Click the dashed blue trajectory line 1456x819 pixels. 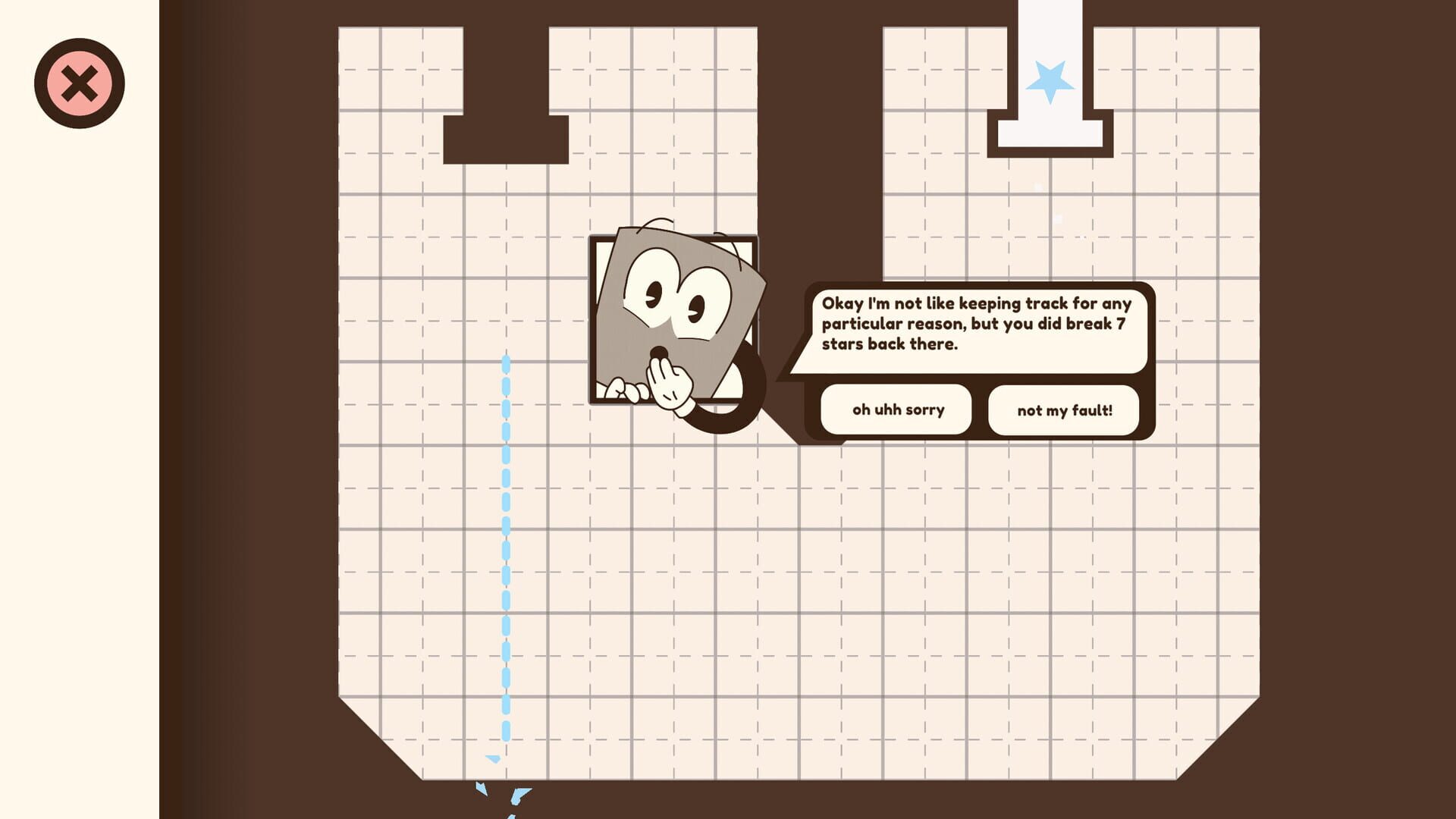click(x=506, y=531)
